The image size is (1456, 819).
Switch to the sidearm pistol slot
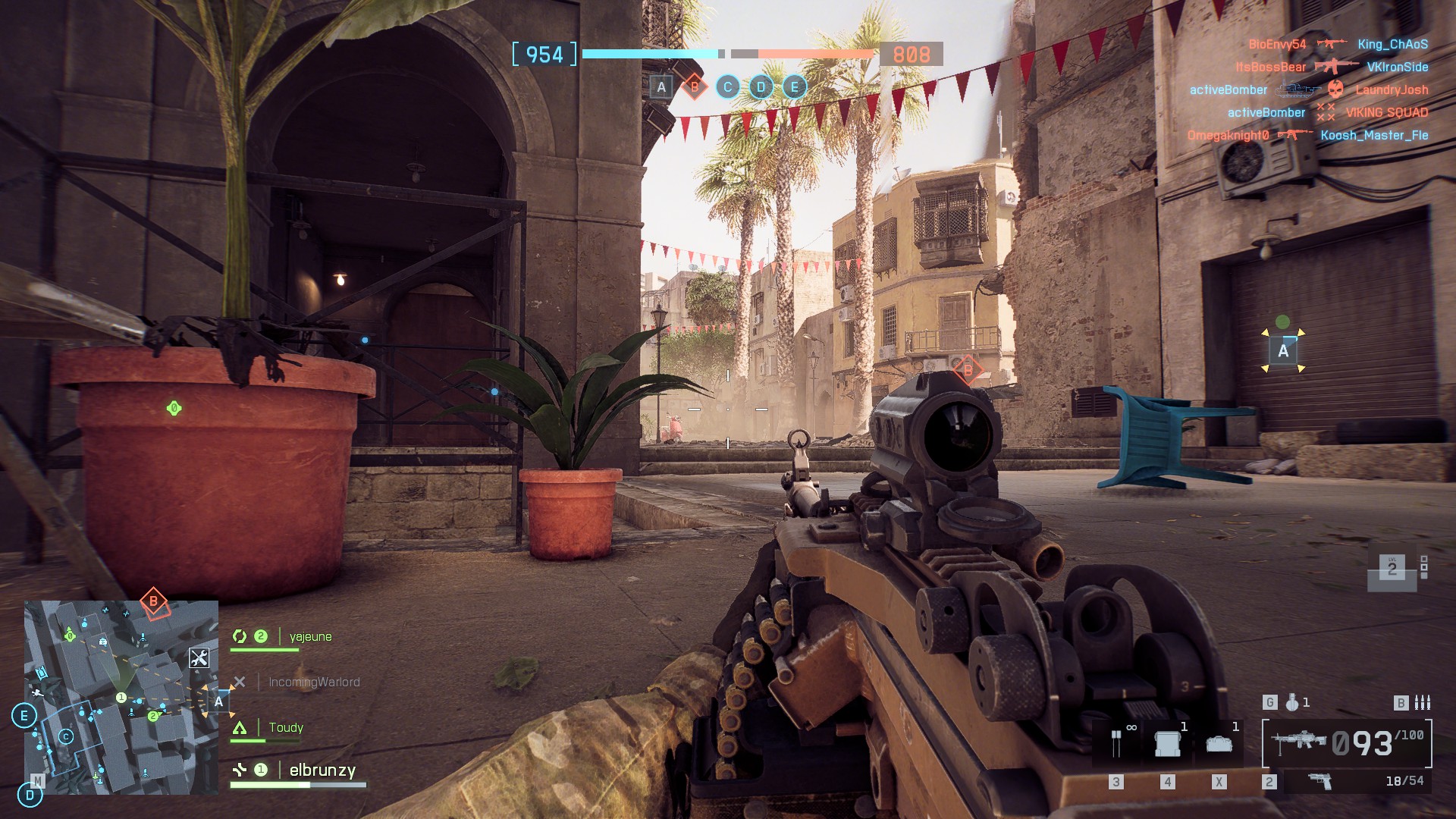click(1321, 781)
